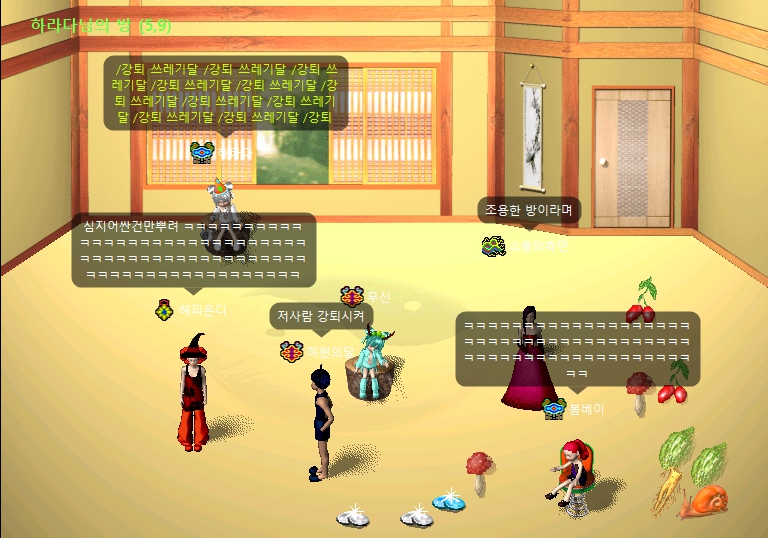Click the badge icon beside 무신

(x=351, y=296)
